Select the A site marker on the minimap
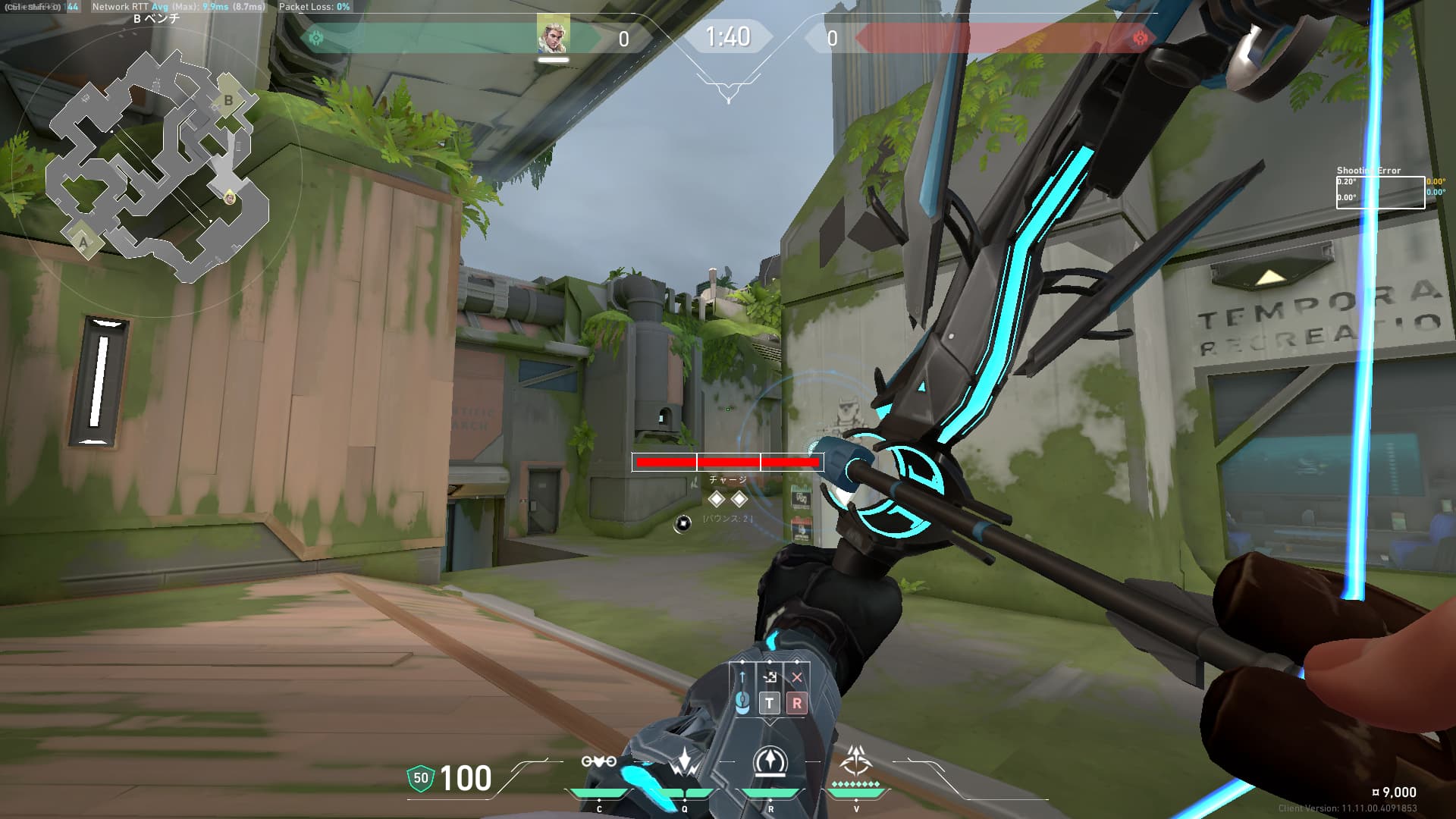 tap(83, 242)
